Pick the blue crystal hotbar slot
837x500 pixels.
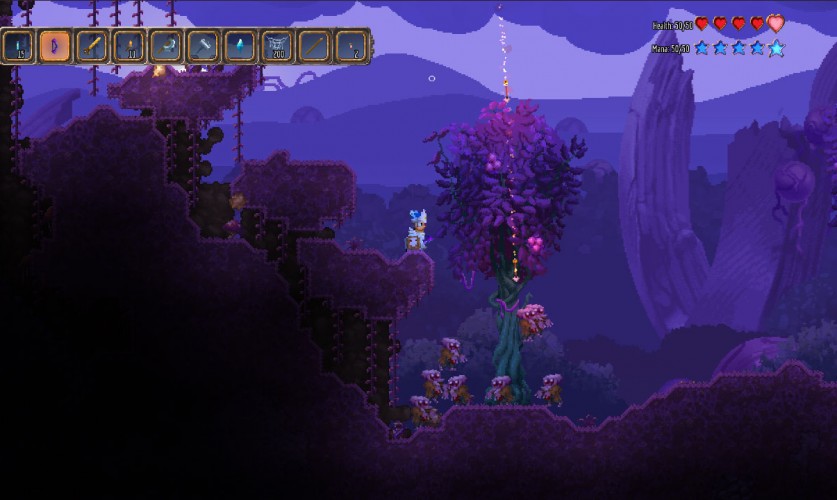point(240,46)
